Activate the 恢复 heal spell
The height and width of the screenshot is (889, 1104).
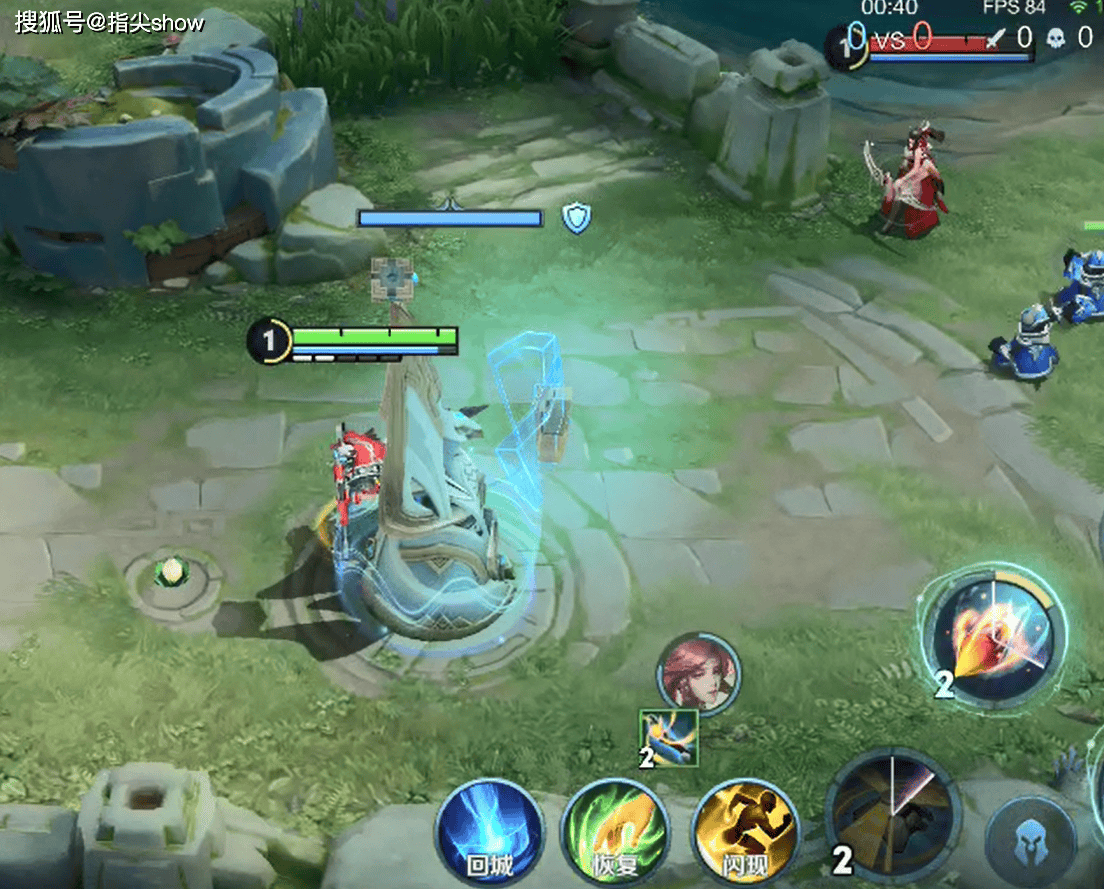pos(614,832)
